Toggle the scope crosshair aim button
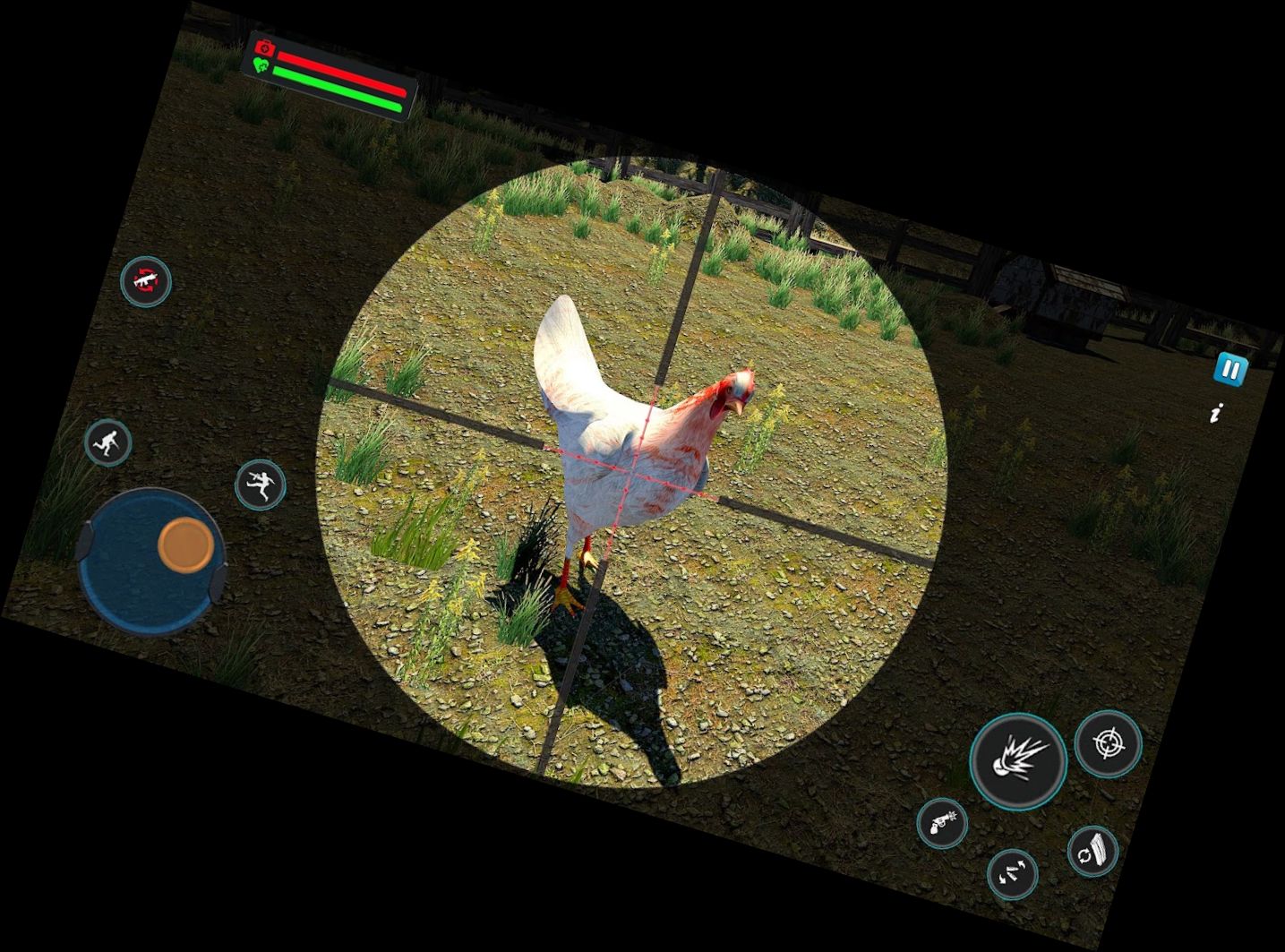Viewport: 1285px width, 952px height. click(1109, 743)
